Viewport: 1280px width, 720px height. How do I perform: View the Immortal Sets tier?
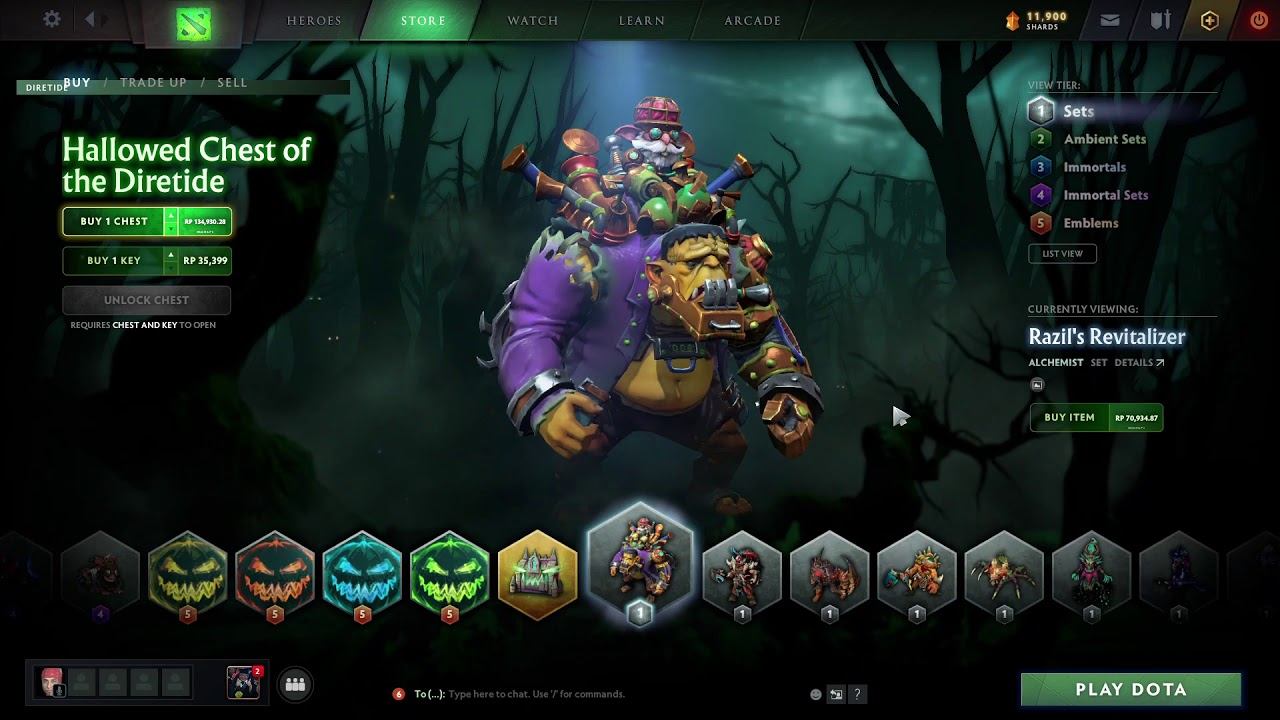click(1105, 196)
